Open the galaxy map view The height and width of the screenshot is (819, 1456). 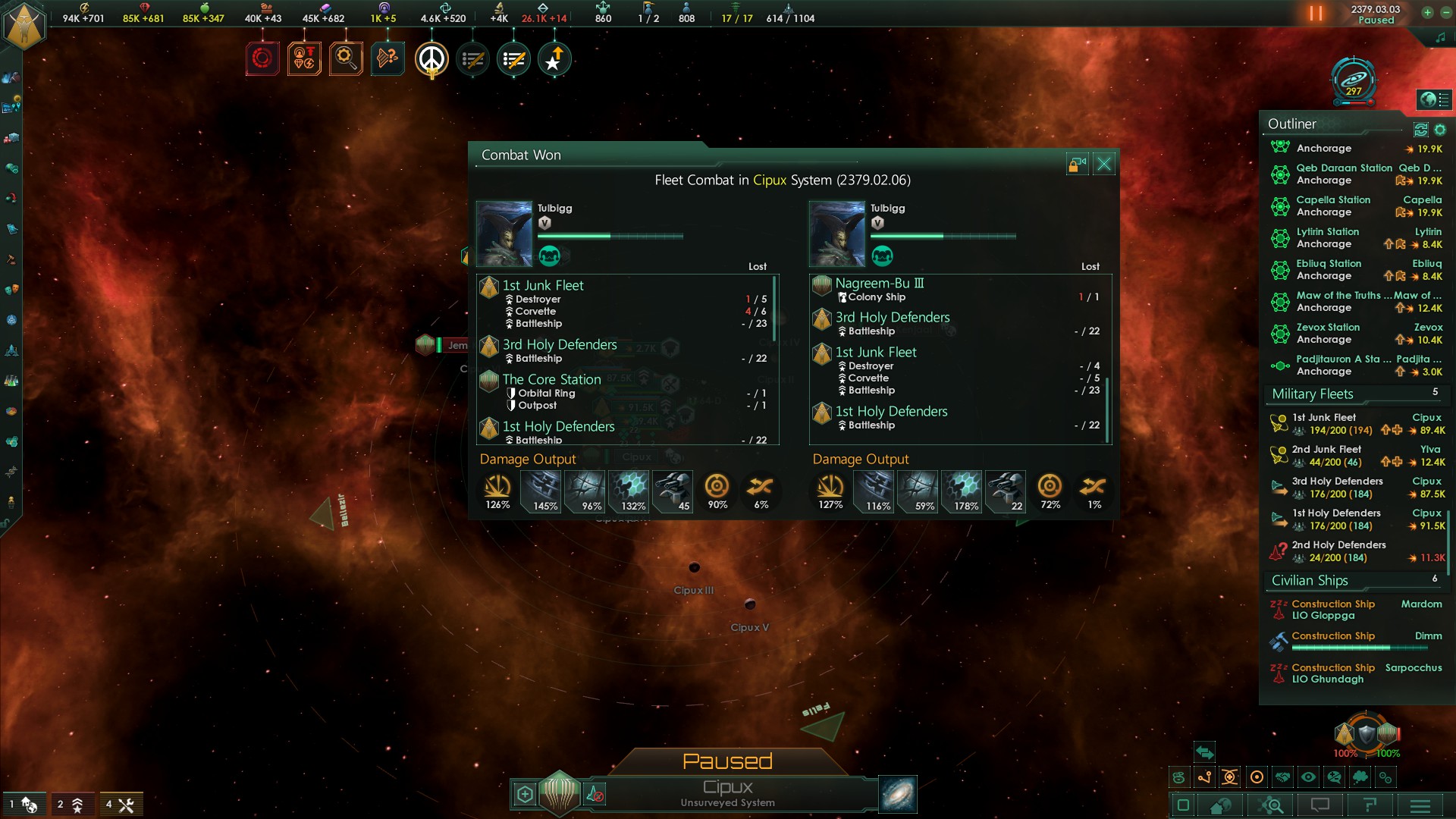pos(898,794)
